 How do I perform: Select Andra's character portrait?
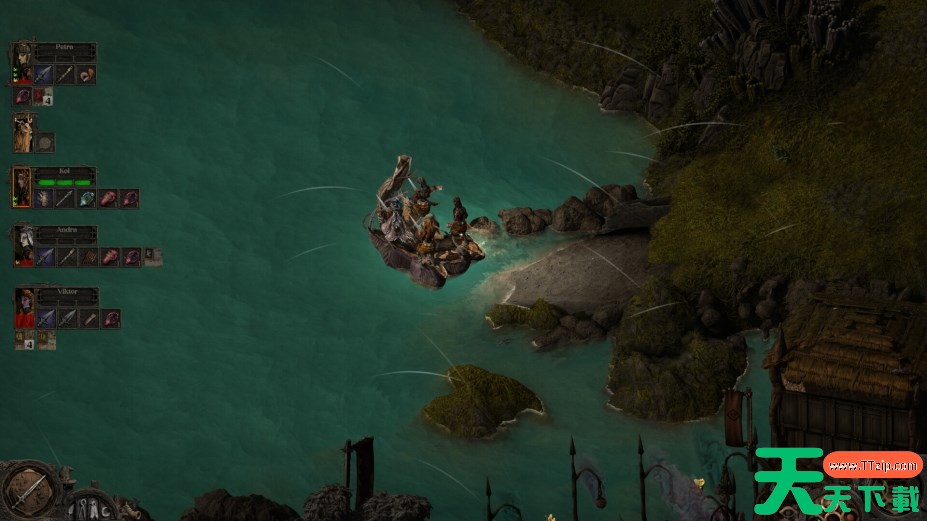[x=22, y=246]
